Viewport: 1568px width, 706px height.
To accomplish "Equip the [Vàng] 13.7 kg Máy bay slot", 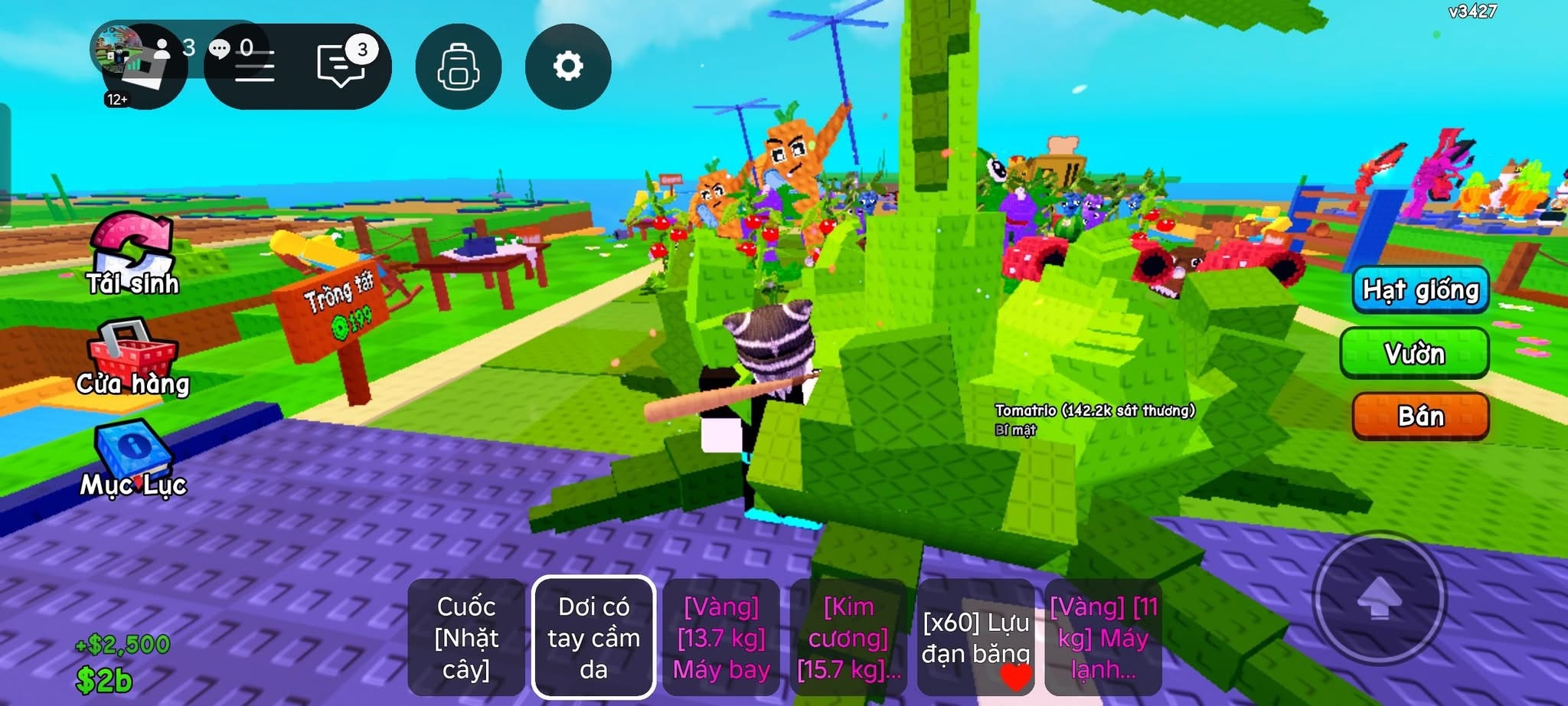I will tap(721, 637).
